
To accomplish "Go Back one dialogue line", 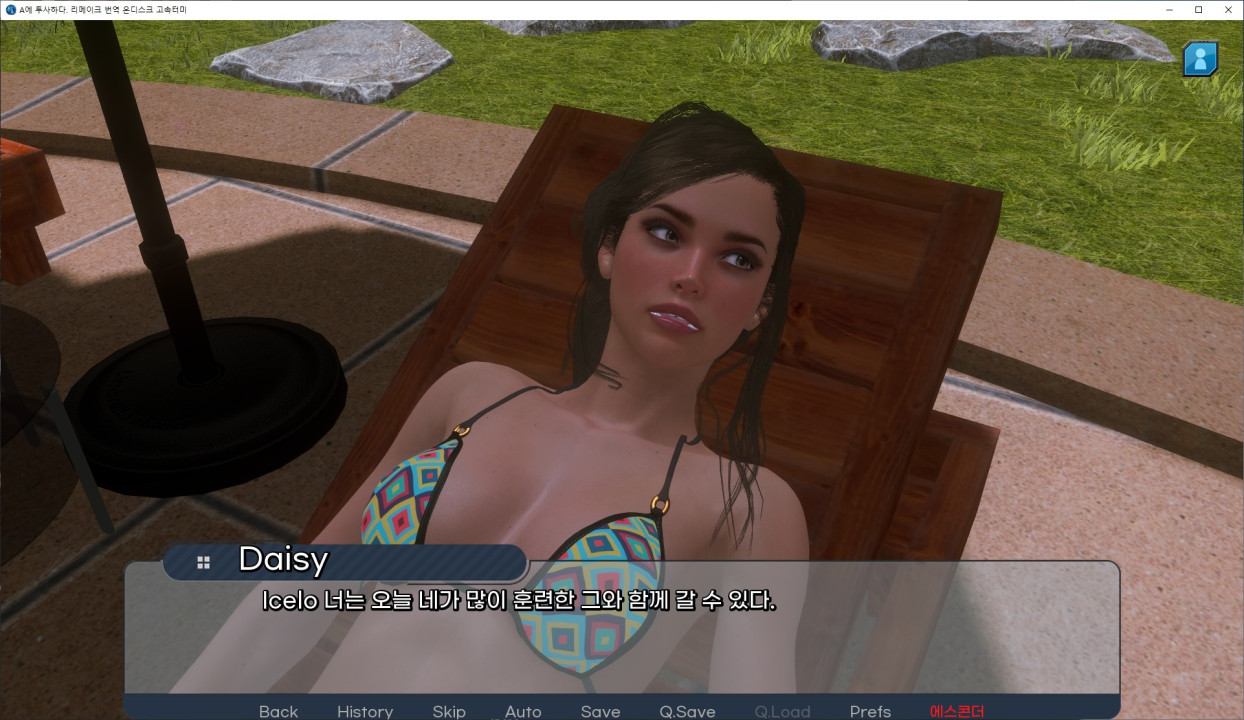I will point(278,711).
